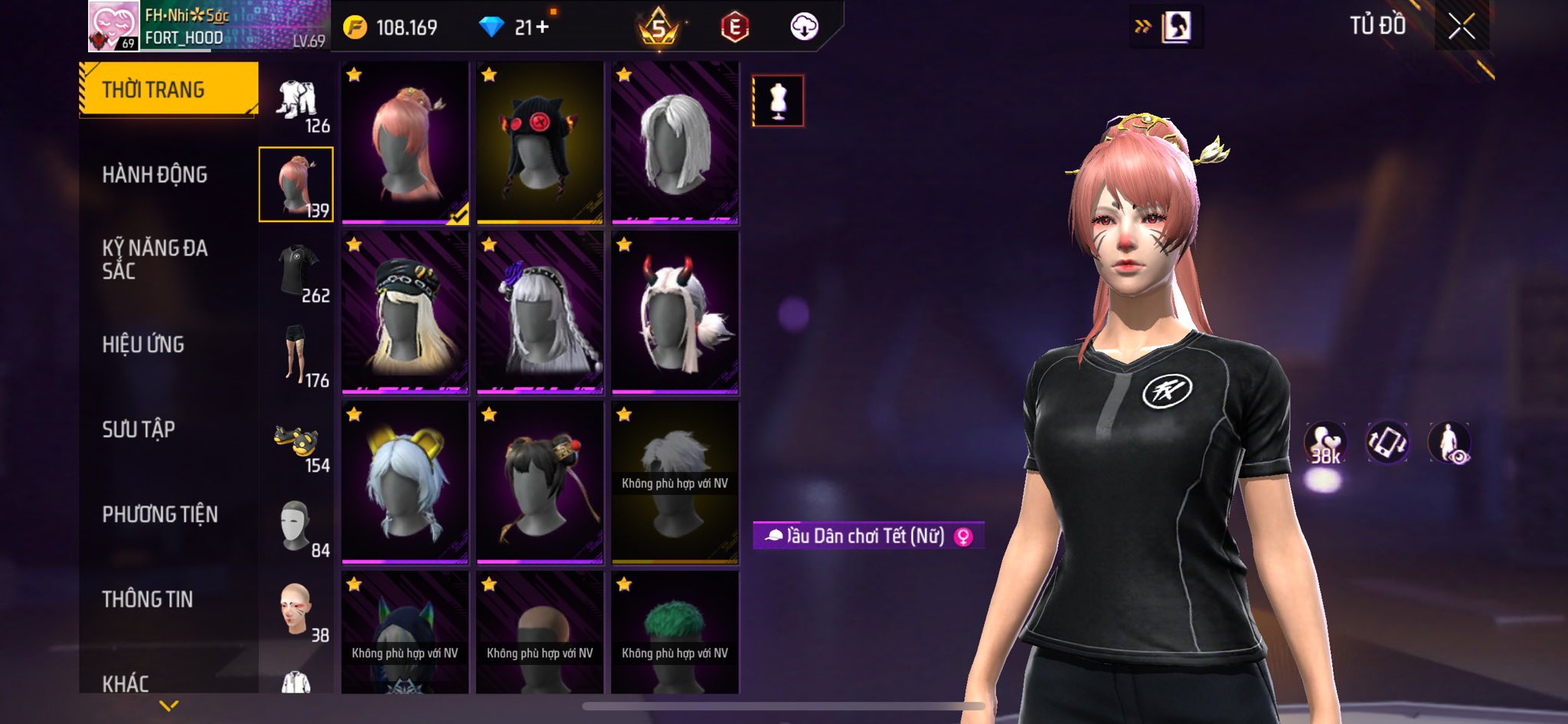Open the THÔNG TIN tab
The image size is (1568, 724).
[x=148, y=599]
